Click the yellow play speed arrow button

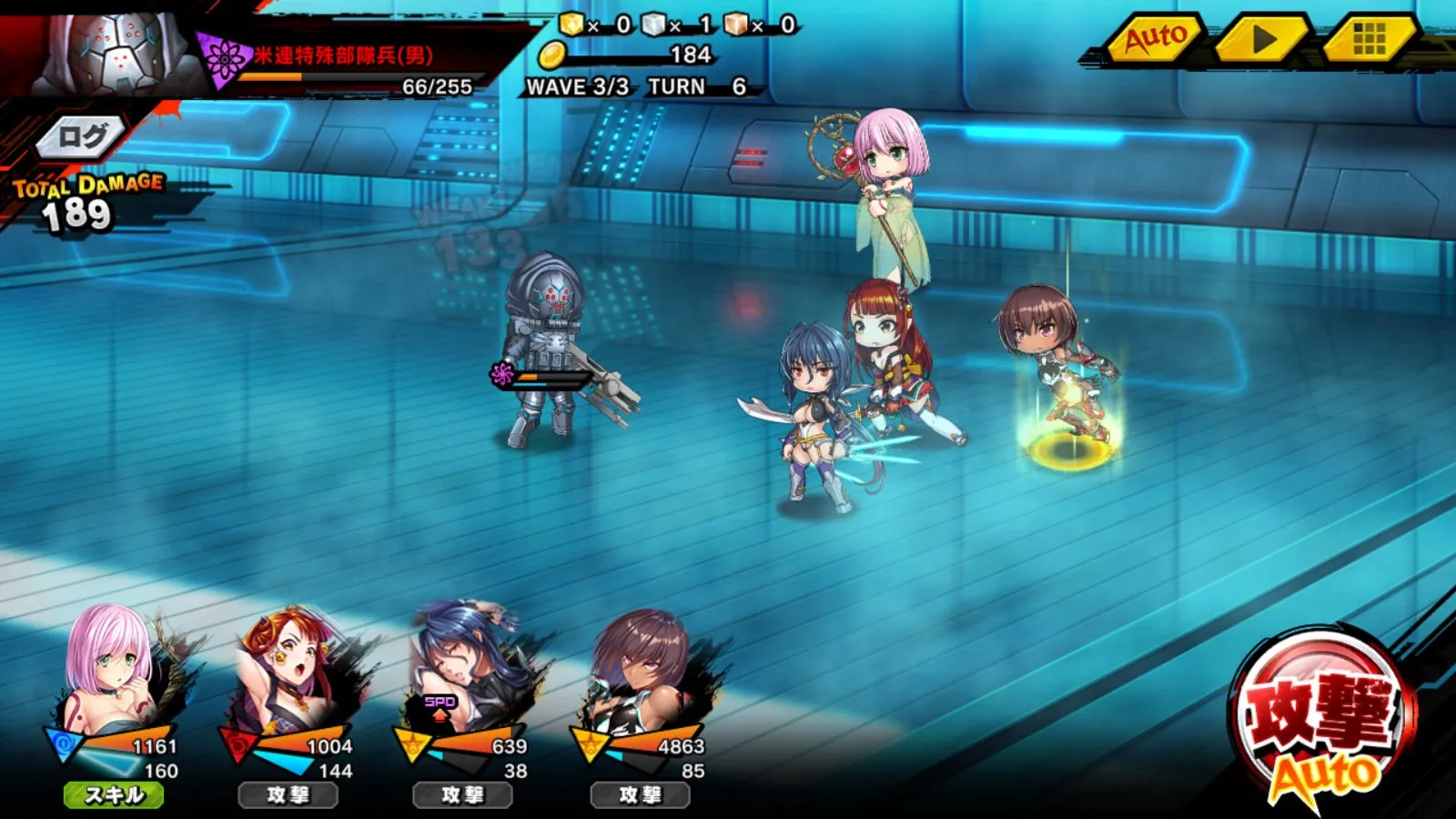pyautogui.click(x=1262, y=39)
